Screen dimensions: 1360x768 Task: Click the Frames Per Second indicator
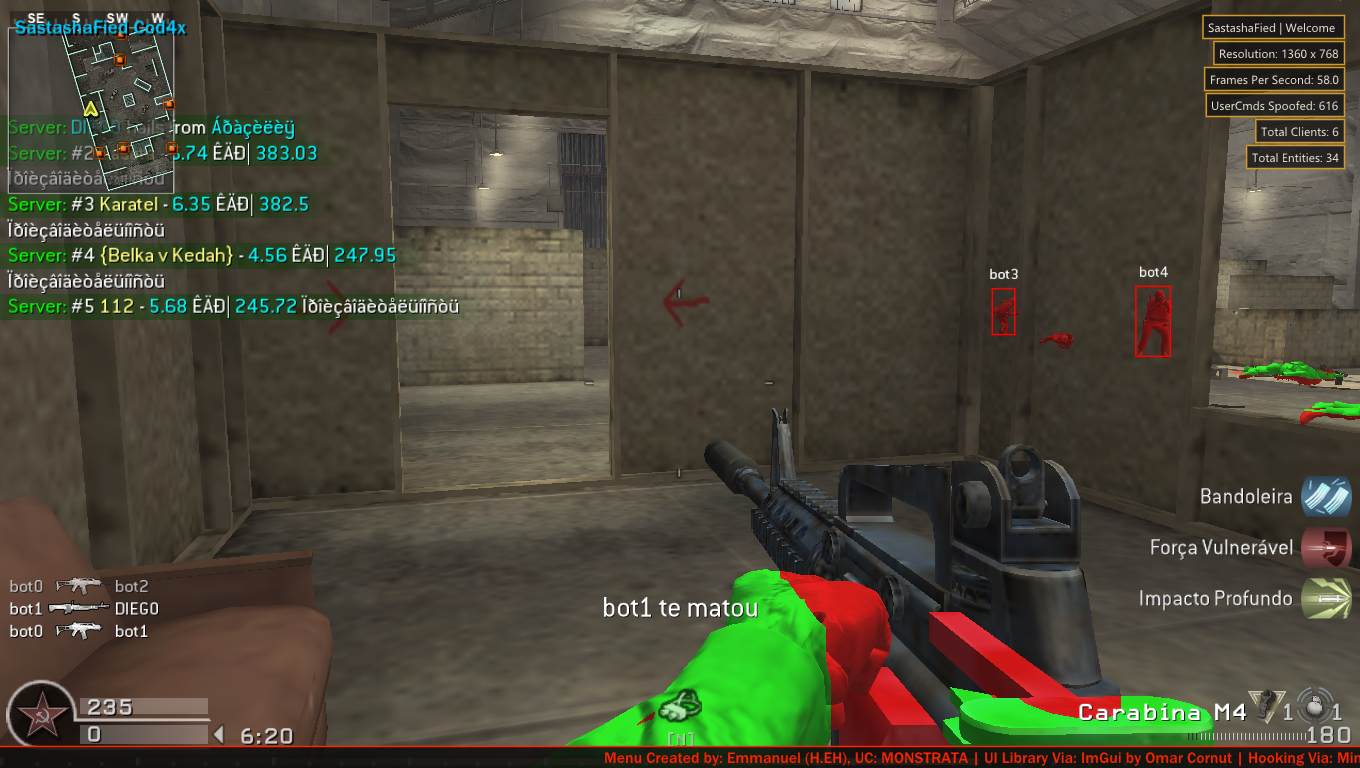pyautogui.click(x=1273, y=79)
